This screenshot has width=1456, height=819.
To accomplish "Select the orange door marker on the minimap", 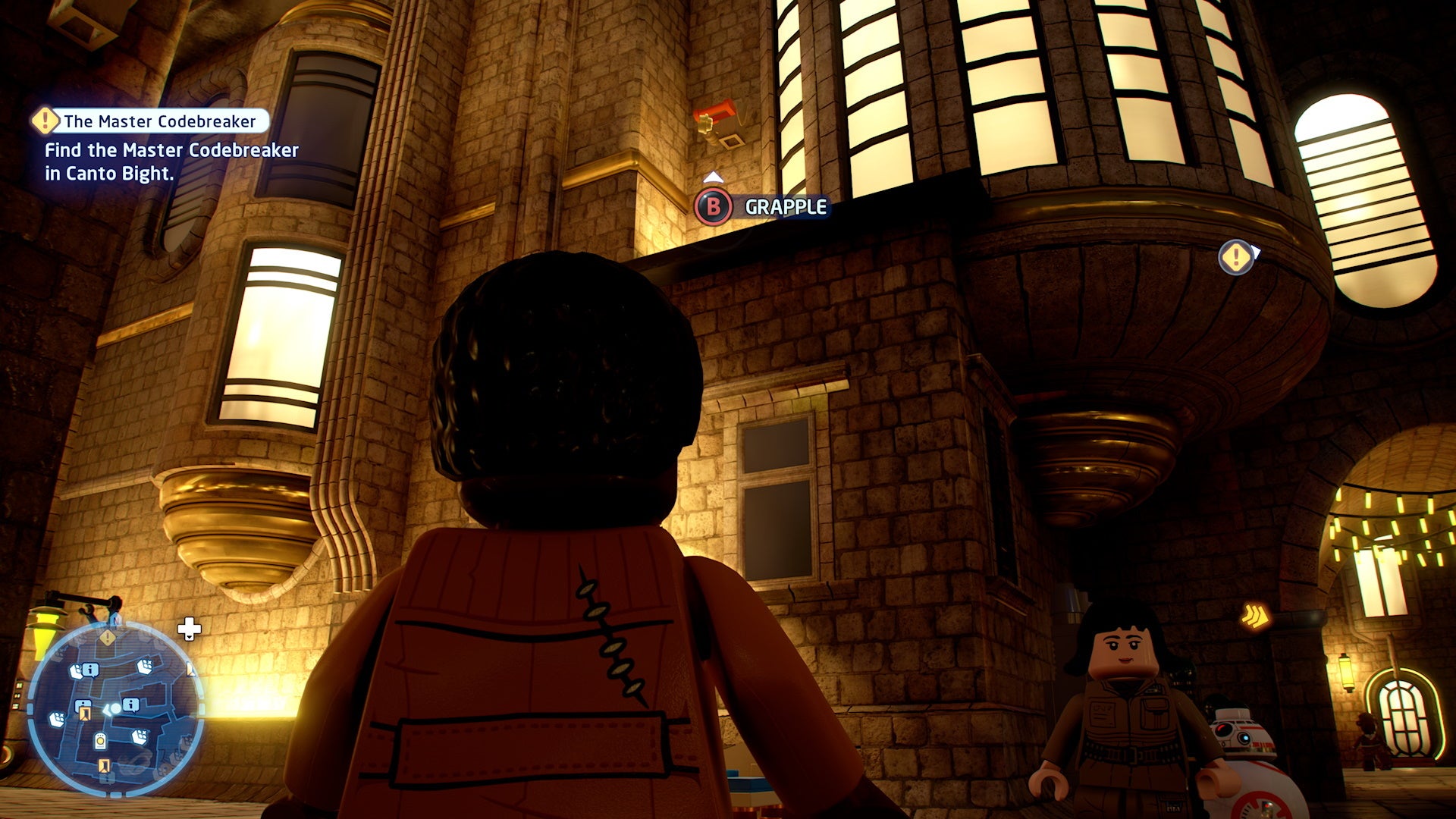I will (x=84, y=712).
